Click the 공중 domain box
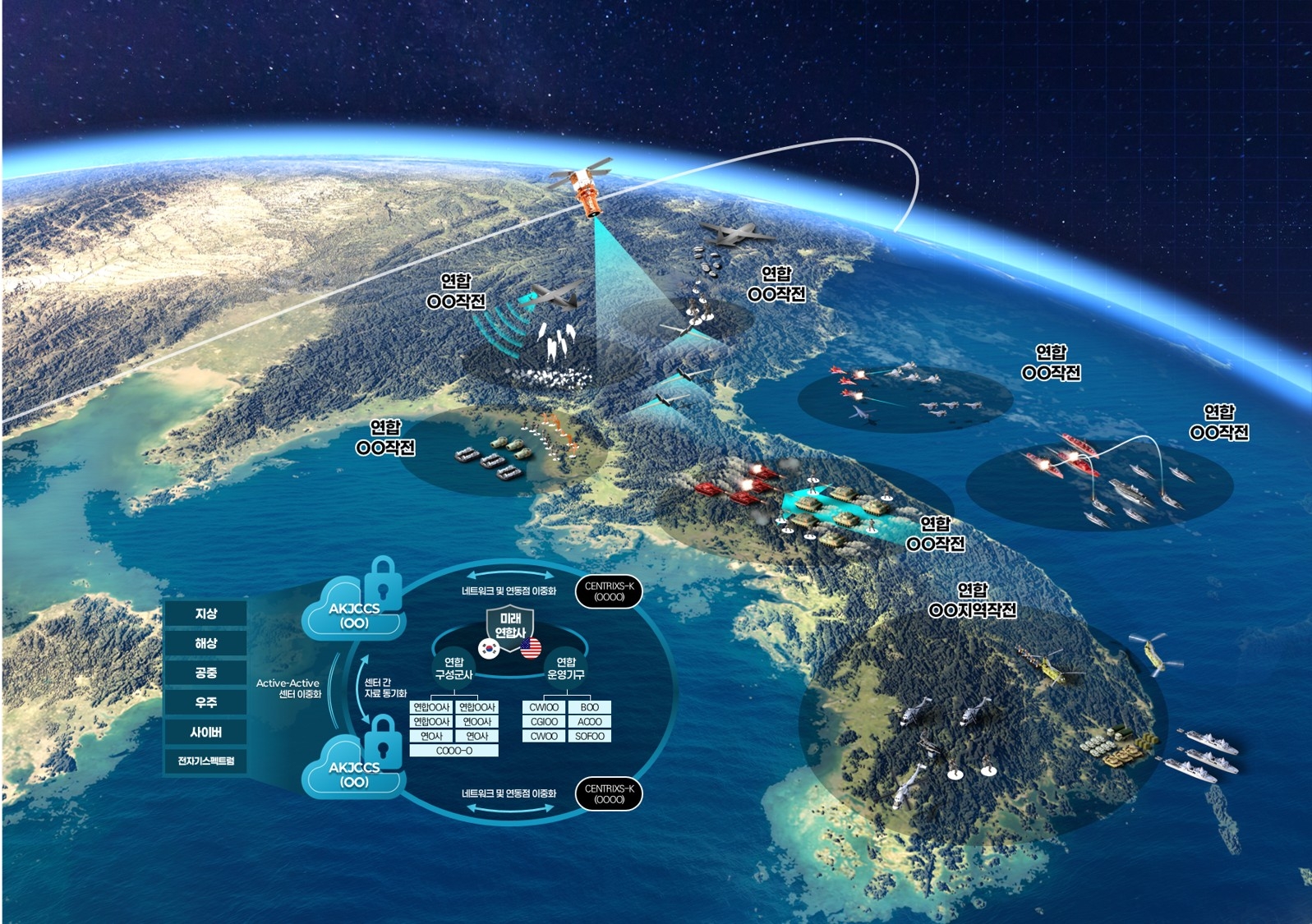 [205, 673]
